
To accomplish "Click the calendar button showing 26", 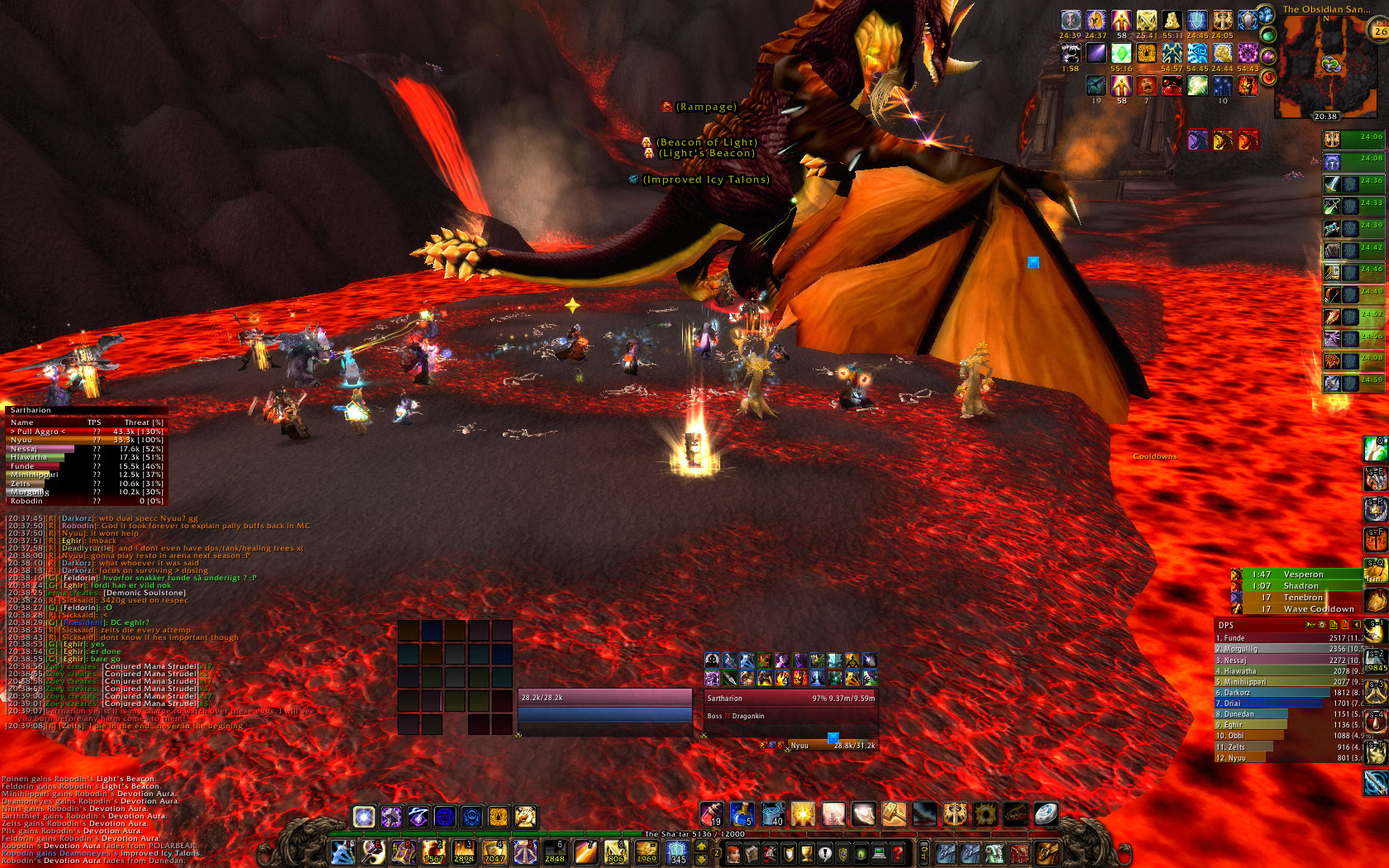I will 1380,31.
